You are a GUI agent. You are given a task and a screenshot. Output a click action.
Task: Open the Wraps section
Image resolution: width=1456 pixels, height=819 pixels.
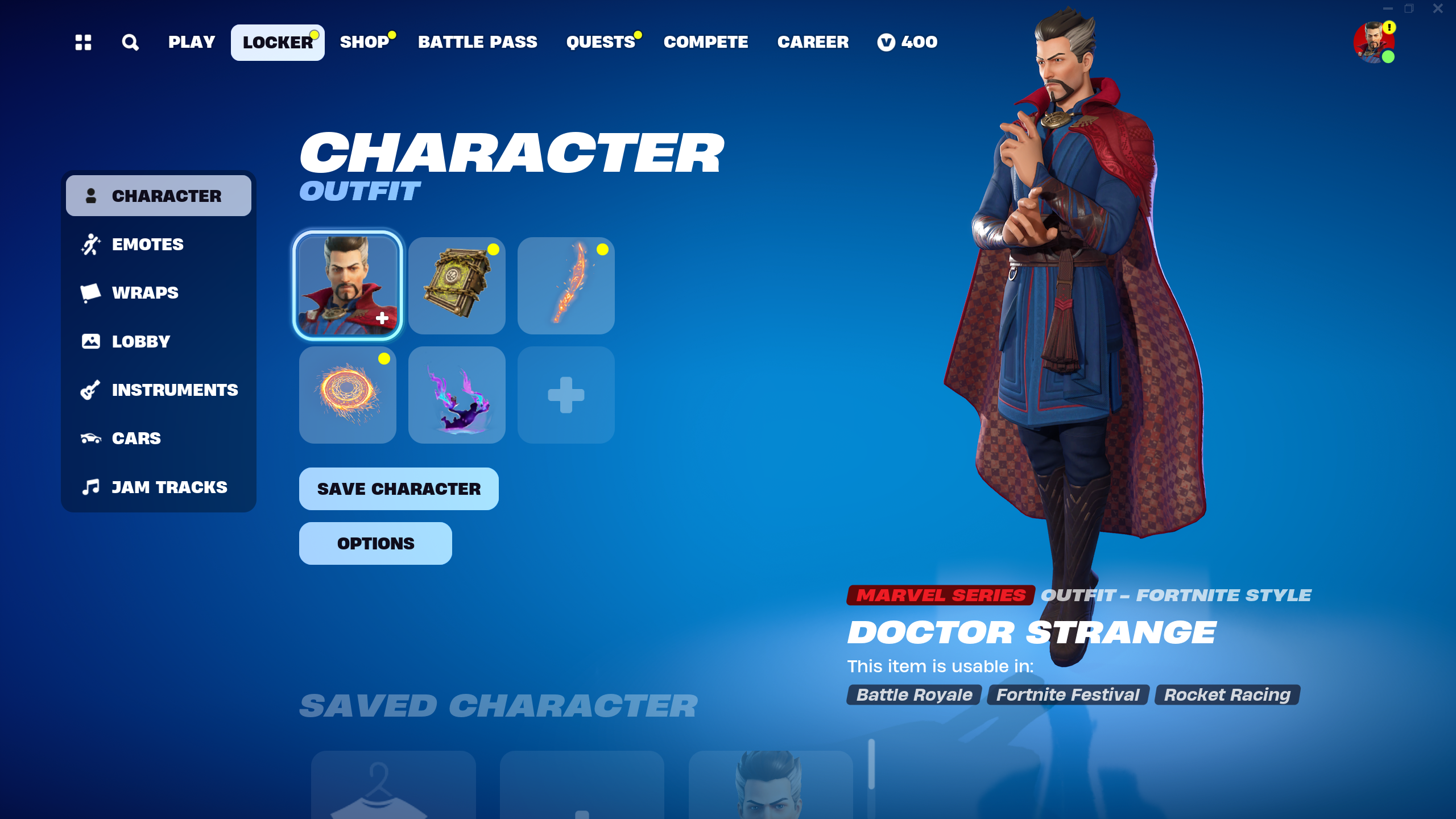point(144,292)
